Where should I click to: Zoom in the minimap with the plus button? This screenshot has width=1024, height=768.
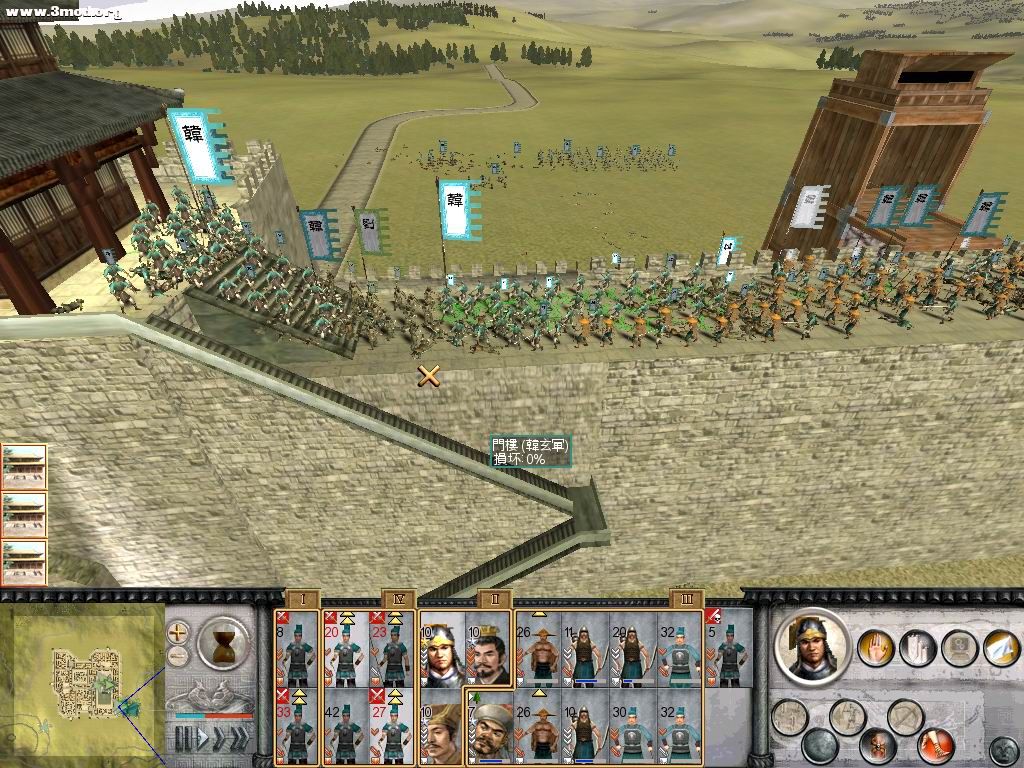point(178,632)
